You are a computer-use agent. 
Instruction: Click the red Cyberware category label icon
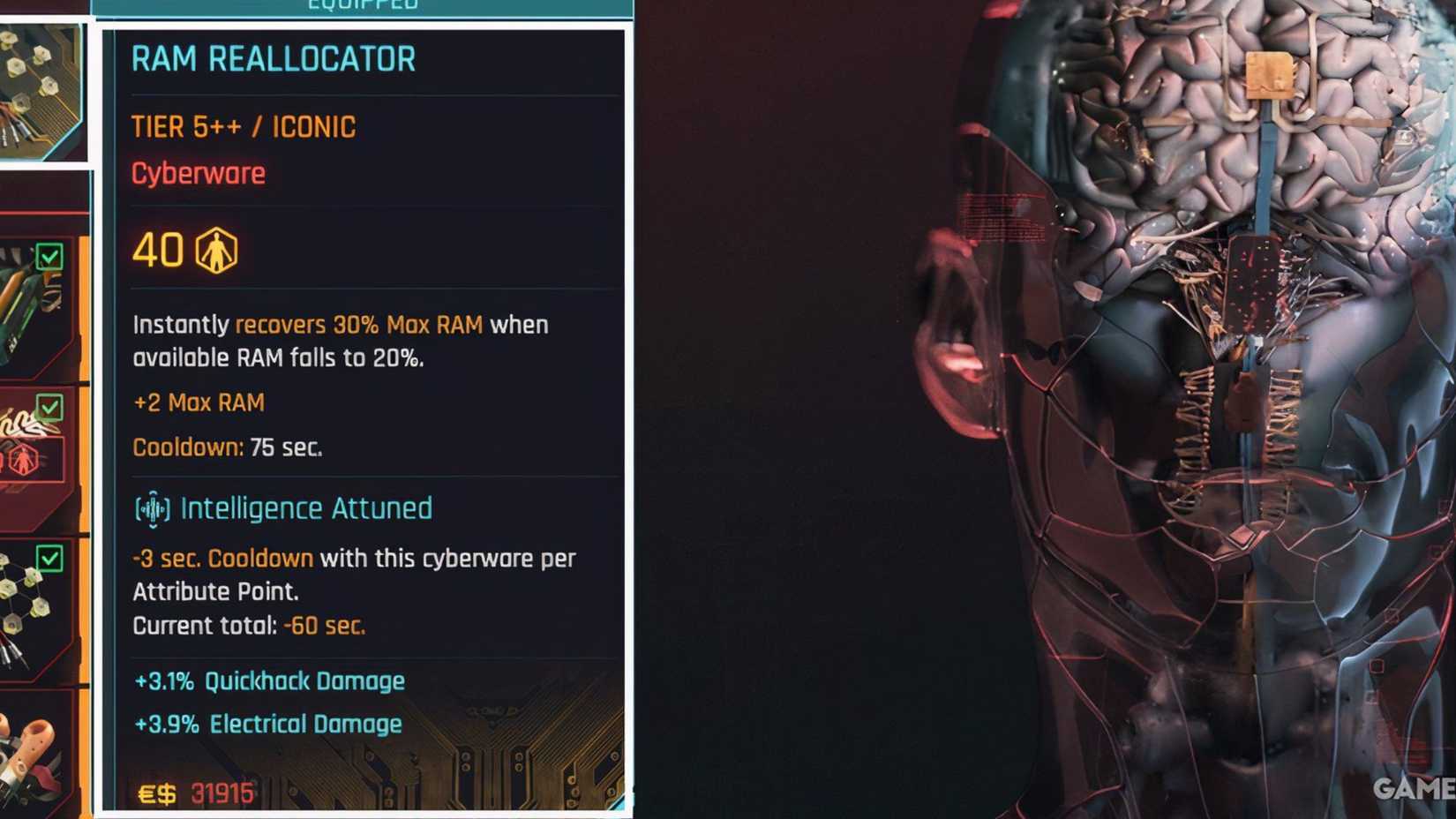point(198,173)
